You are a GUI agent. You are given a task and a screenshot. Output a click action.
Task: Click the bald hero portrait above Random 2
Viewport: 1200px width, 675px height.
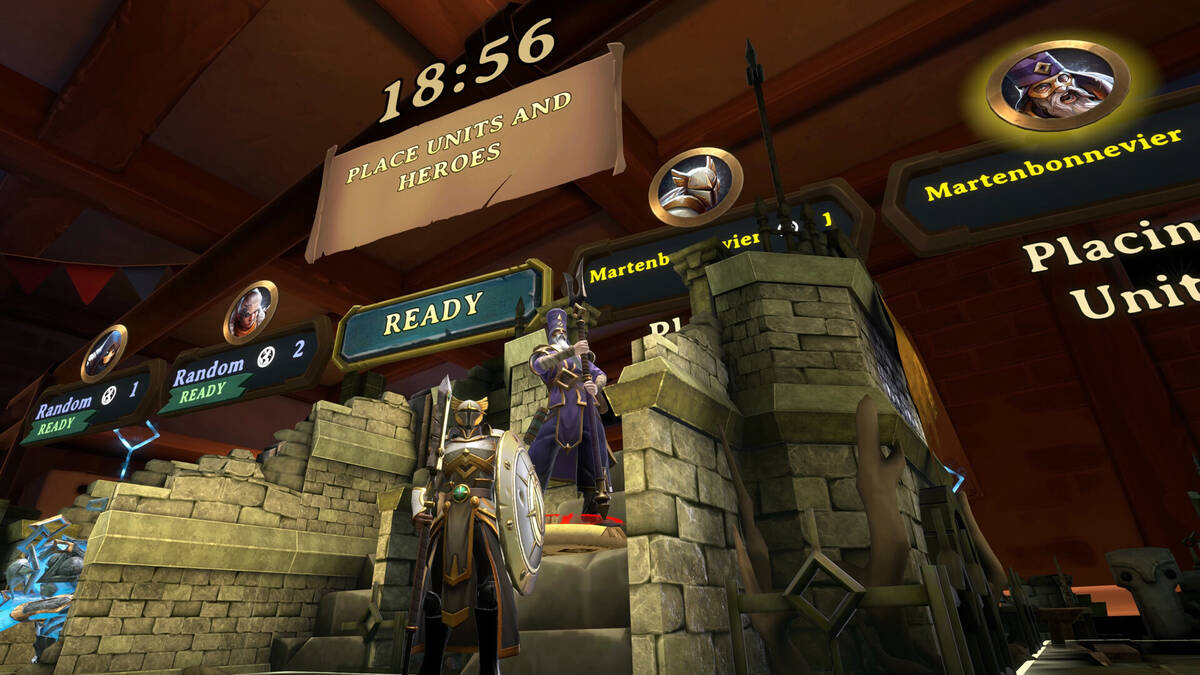250,311
